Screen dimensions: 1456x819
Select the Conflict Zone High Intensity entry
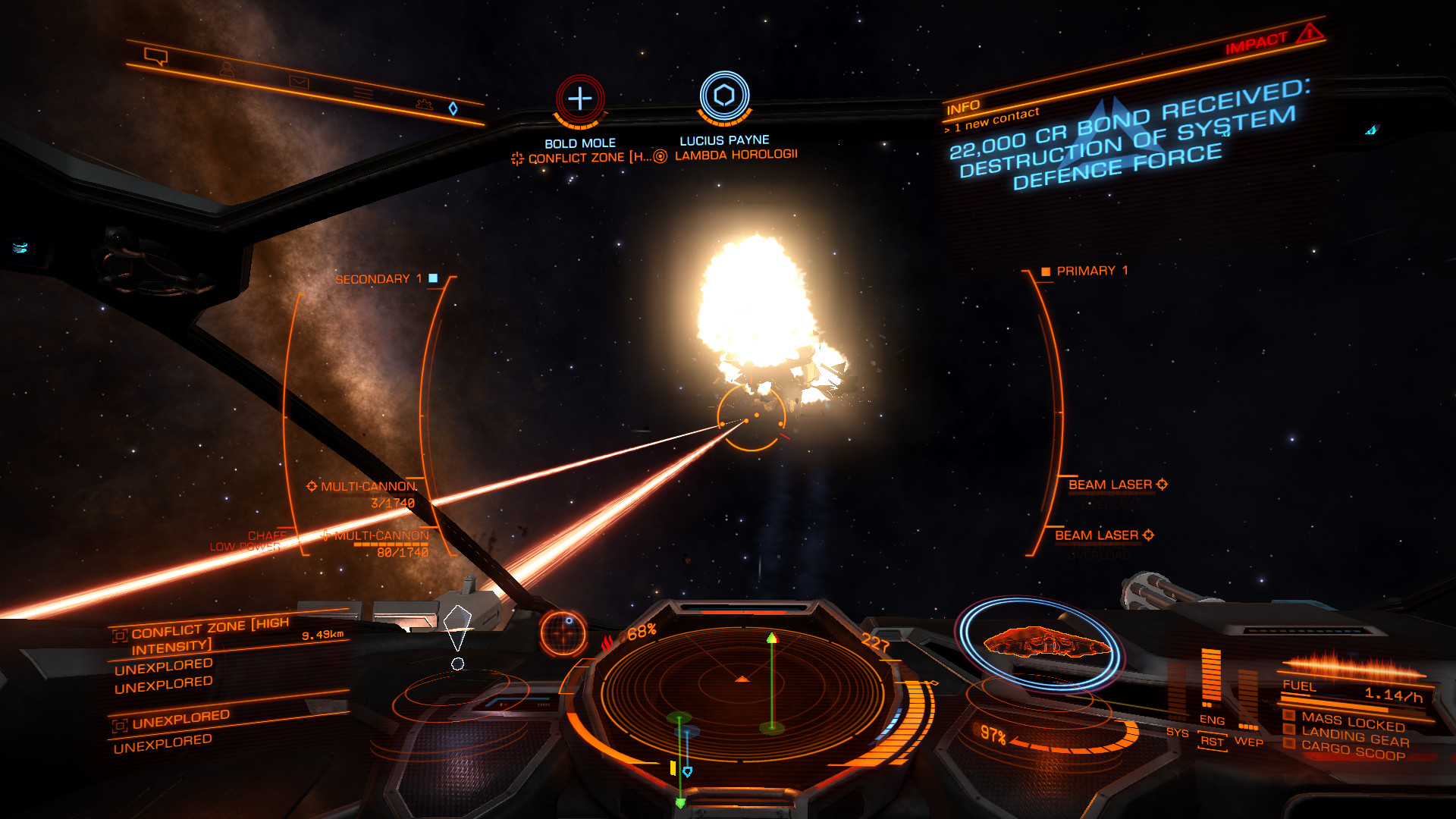click(x=209, y=636)
